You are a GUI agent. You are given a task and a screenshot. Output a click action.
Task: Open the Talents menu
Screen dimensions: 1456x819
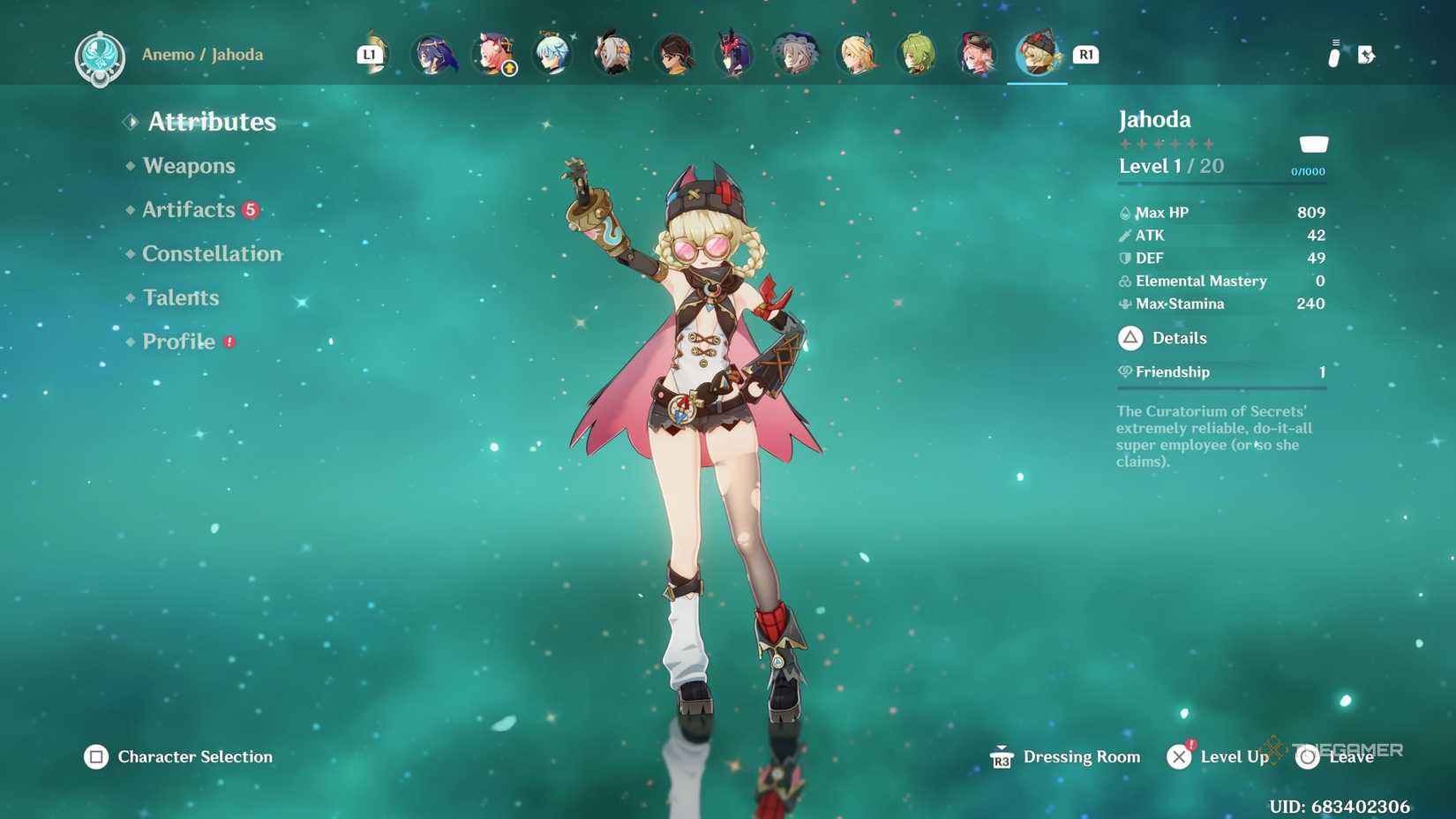pyautogui.click(x=180, y=297)
